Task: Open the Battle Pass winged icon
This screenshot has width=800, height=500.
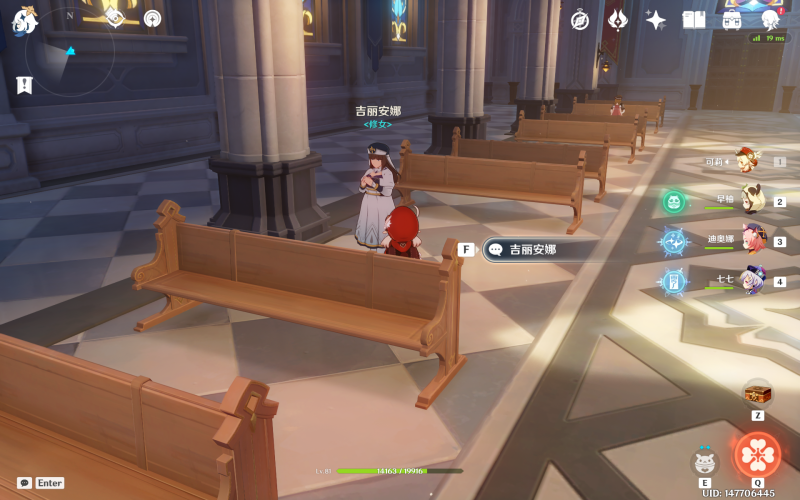Action: [x=617, y=20]
